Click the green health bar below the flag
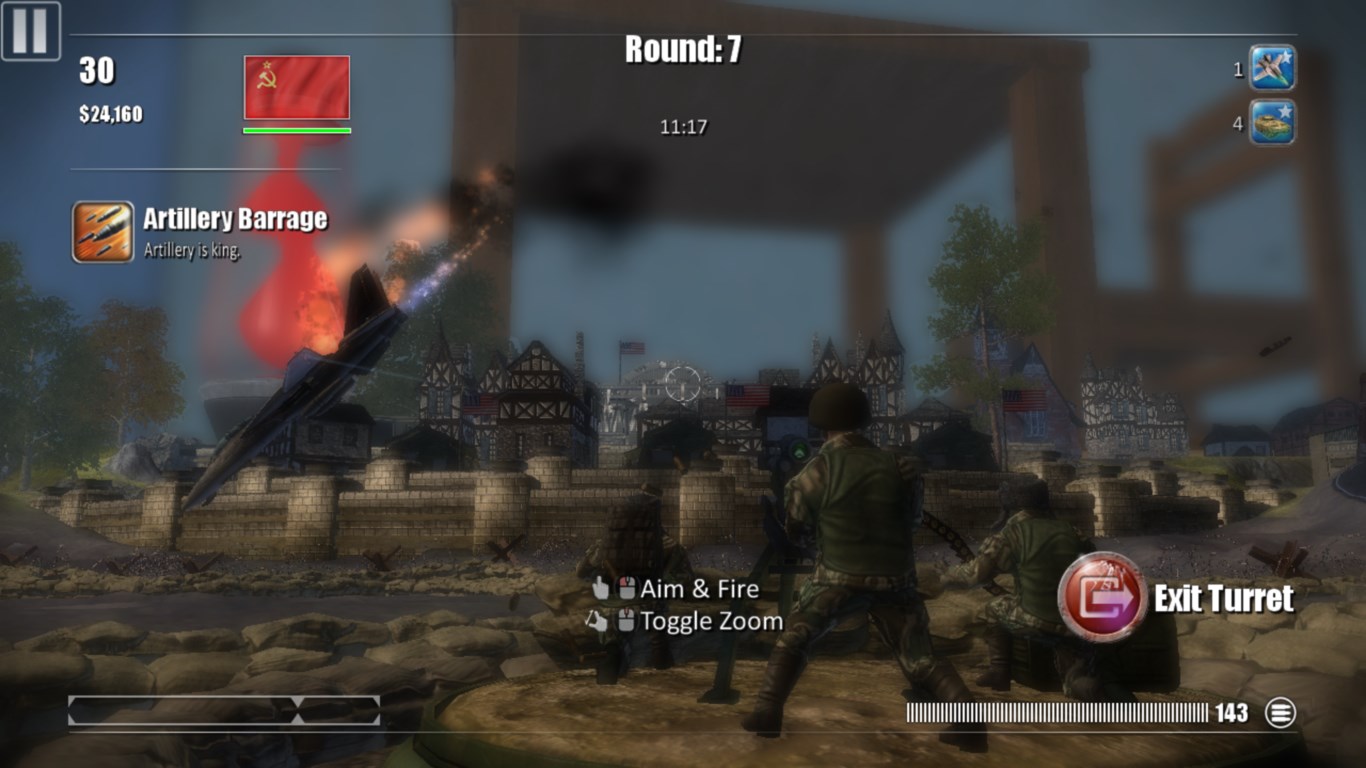 pyautogui.click(x=294, y=130)
